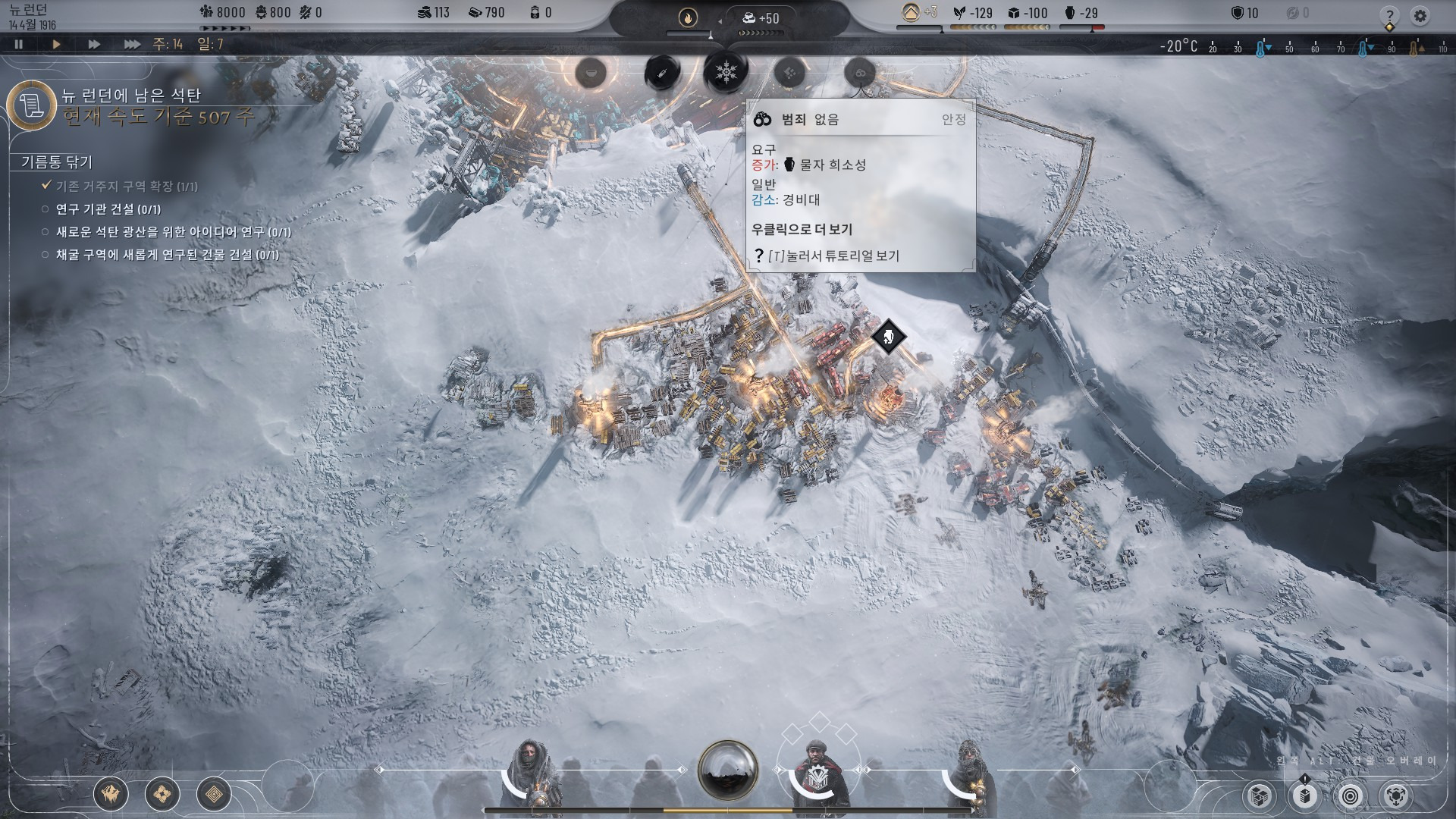Select the cold snowflake problem icon
The width and height of the screenshot is (1456, 819).
[x=726, y=73]
